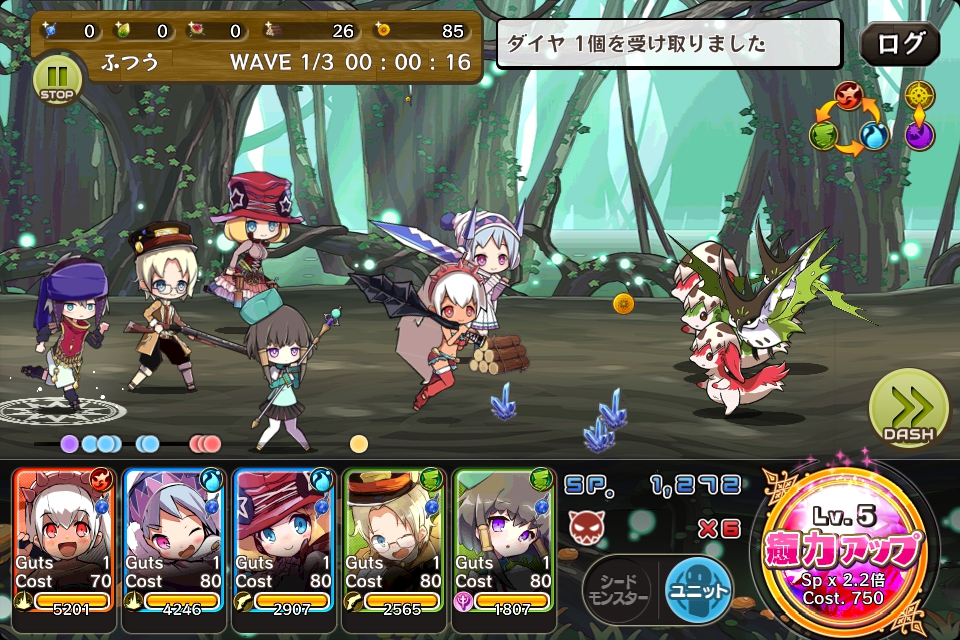960x640 pixels.
Task: Select the purple-eyed dark-haired unit card
Action: [x=503, y=540]
